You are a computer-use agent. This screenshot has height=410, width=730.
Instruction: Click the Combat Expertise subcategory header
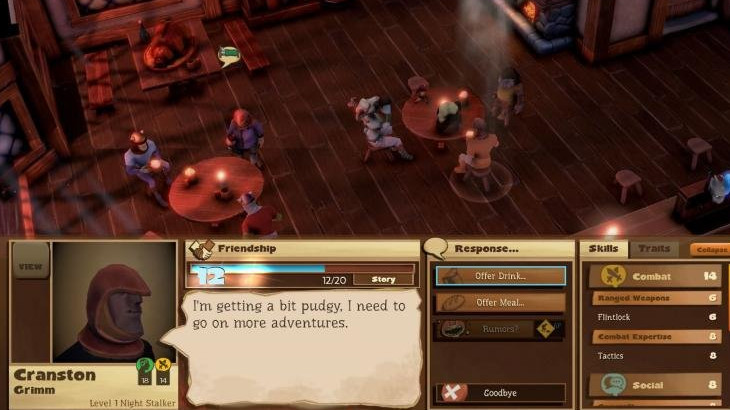pos(654,337)
